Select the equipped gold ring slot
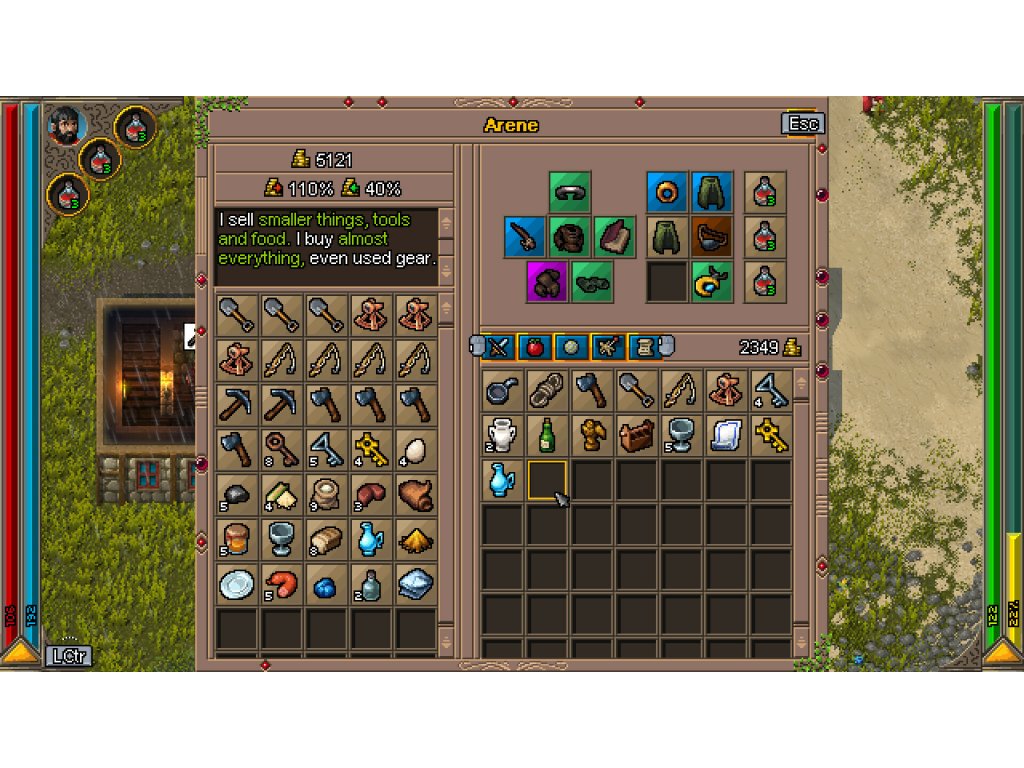This screenshot has height=768, width=1024. (x=666, y=191)
